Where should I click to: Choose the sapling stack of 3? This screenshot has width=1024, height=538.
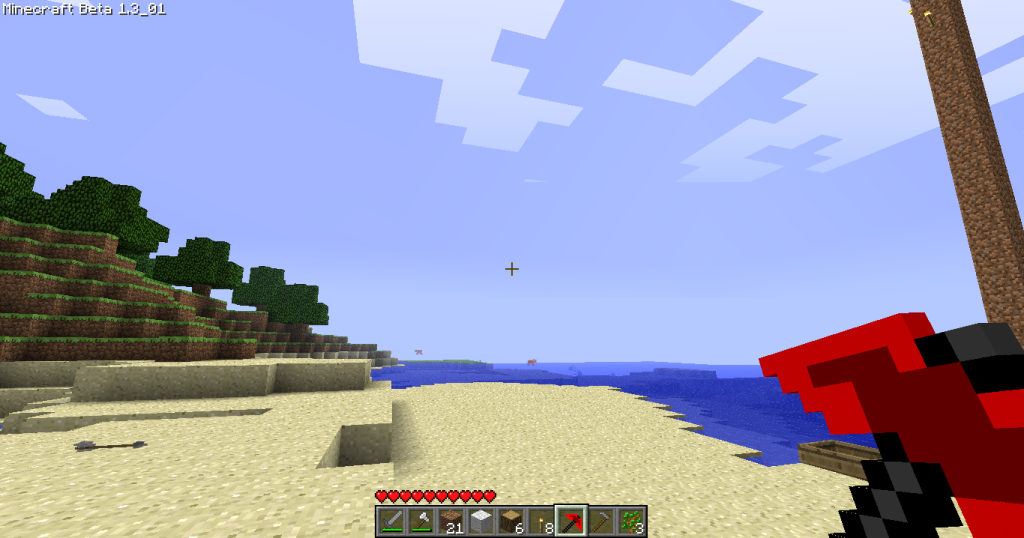tap(631, 521)
